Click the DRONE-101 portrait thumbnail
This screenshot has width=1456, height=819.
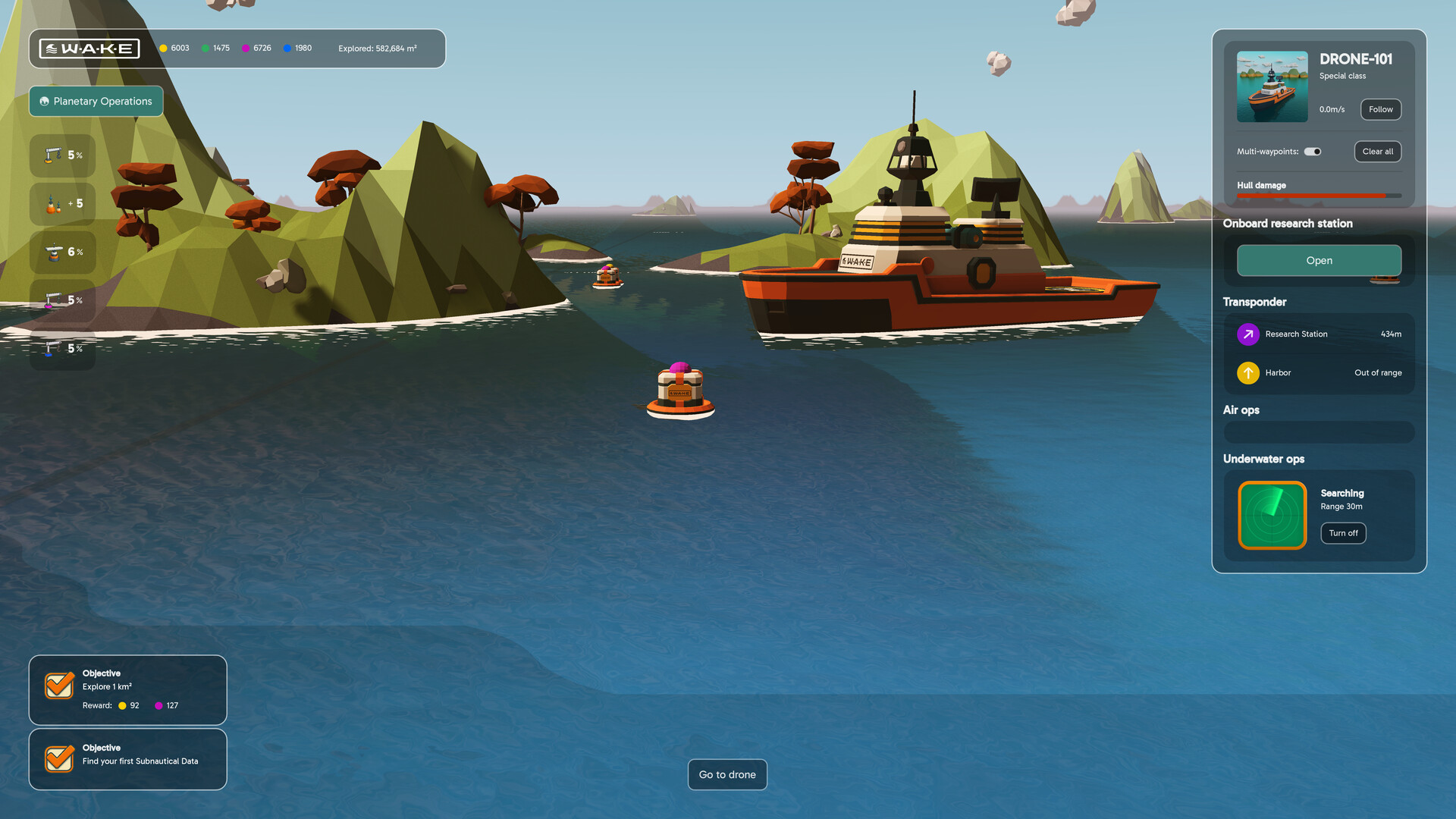coord(1272,86)
